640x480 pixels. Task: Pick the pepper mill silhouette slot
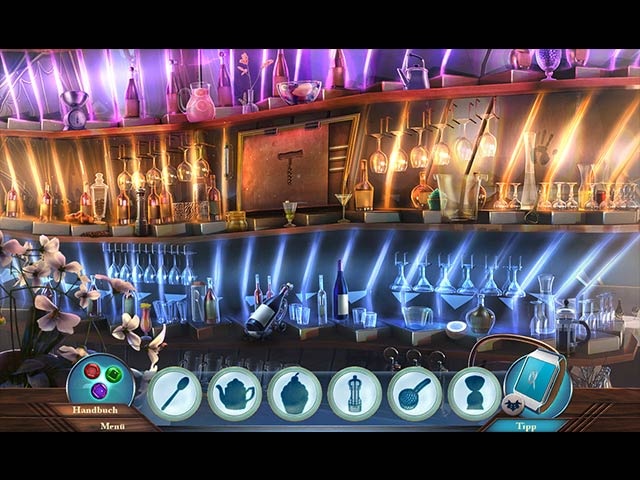(354, 393)
